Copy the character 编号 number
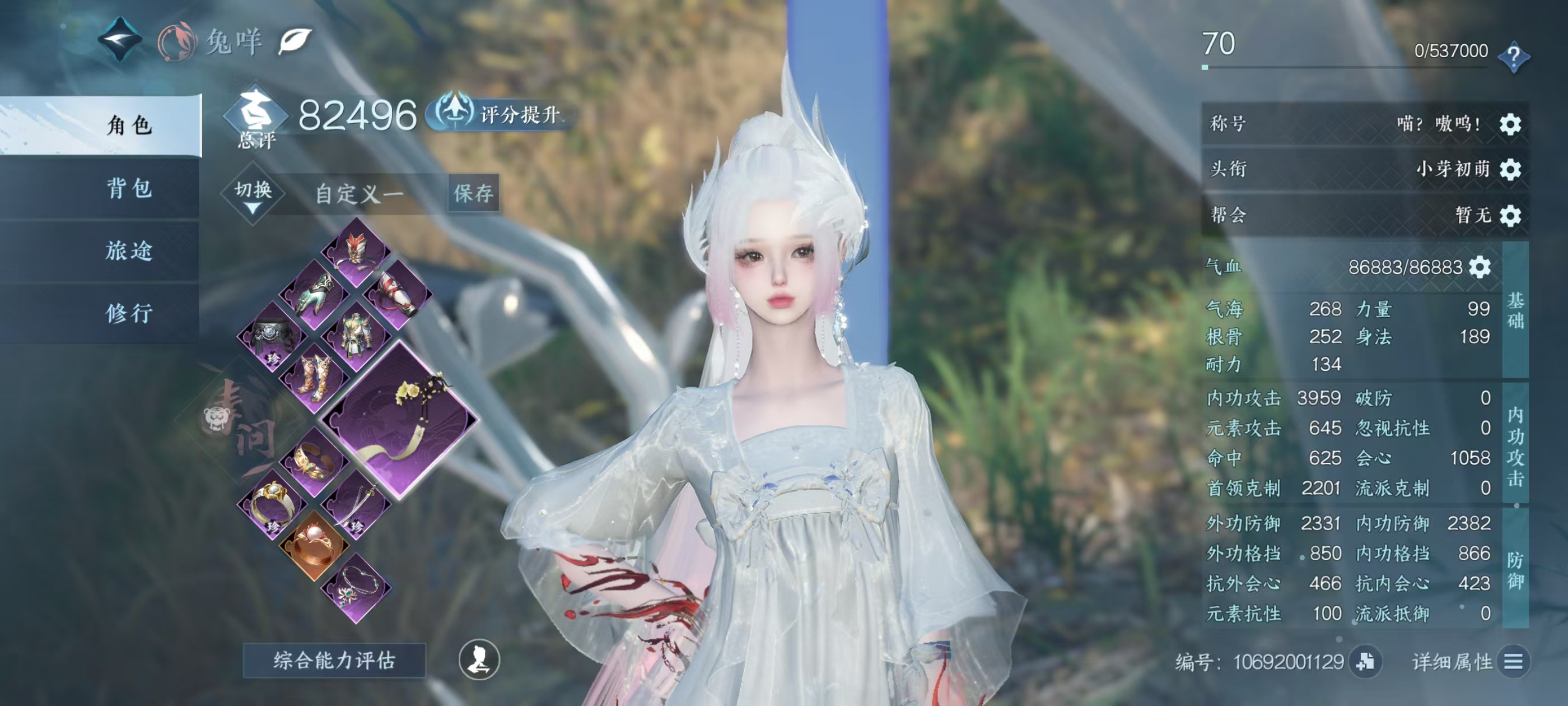Screen dimensions: 1568x706 (x=1365, y=662)
